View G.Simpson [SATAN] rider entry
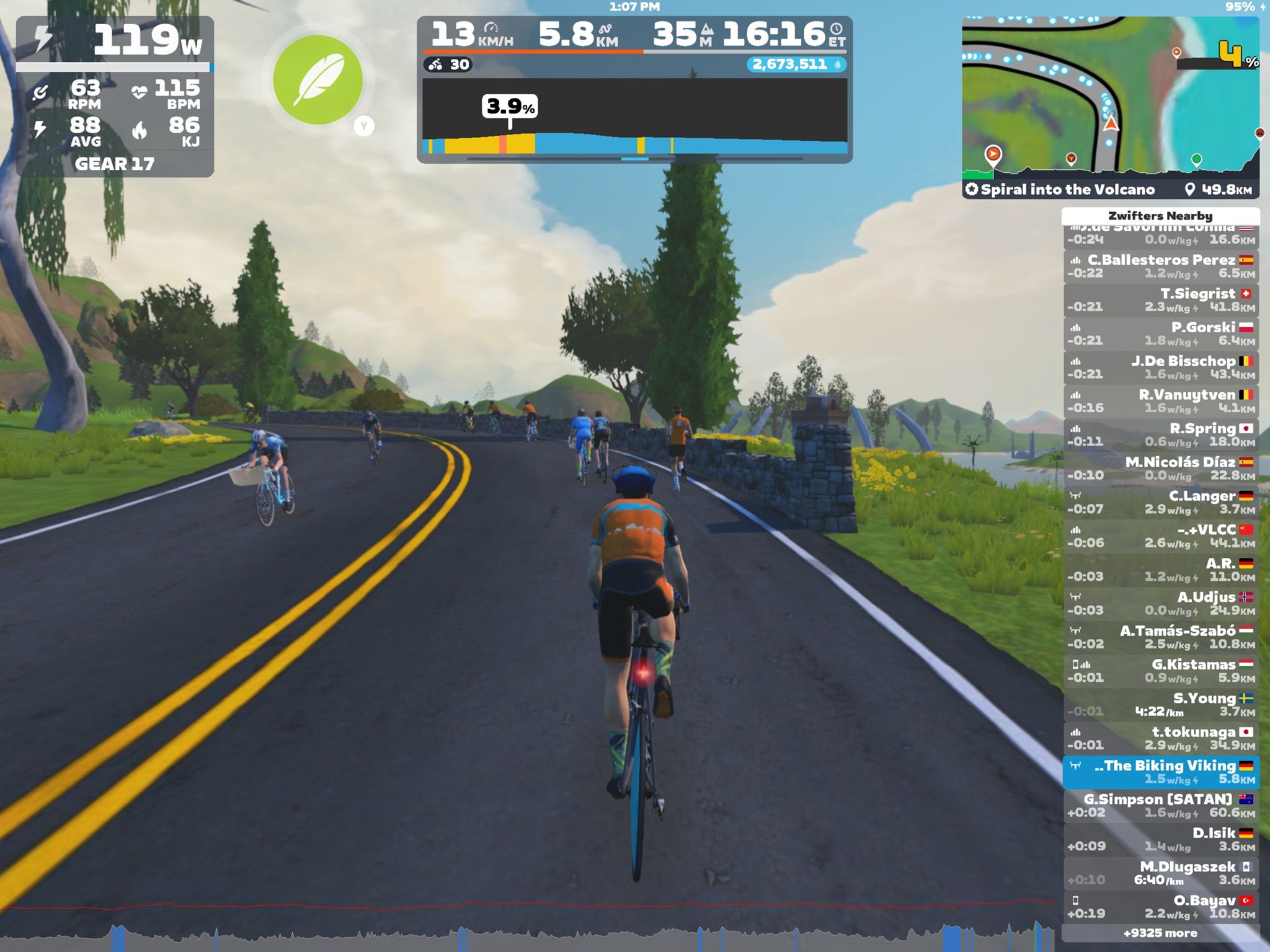Screen dimensions: 1270x952 click(1161, 806)
